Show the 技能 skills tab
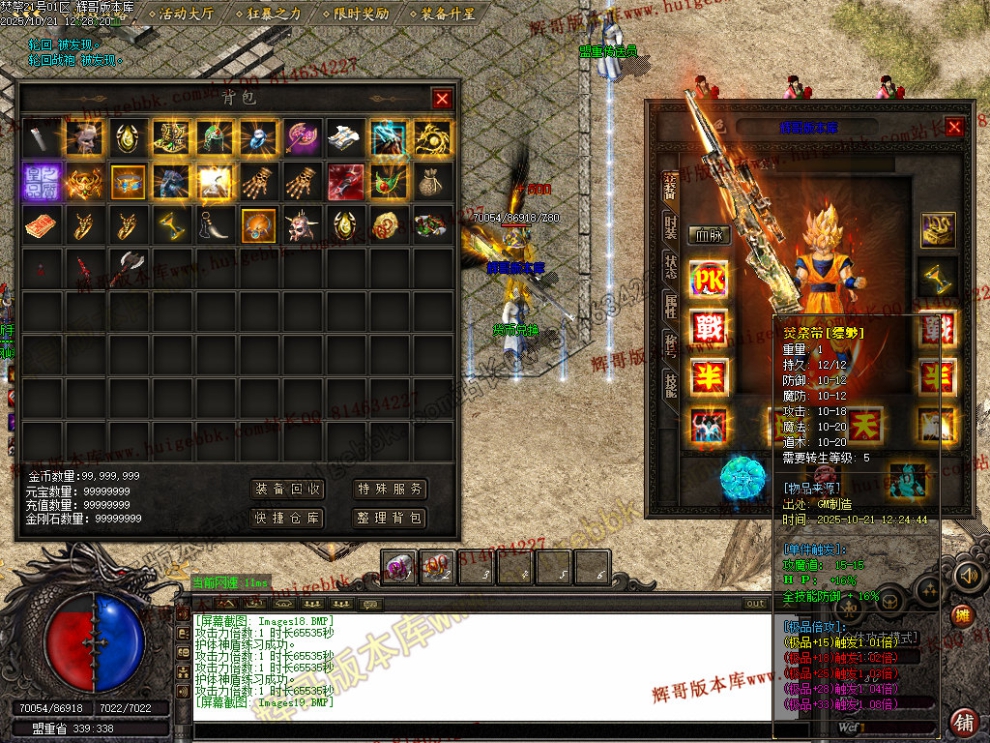The width and height of the screenshot is (990, 743). [670, 383]
